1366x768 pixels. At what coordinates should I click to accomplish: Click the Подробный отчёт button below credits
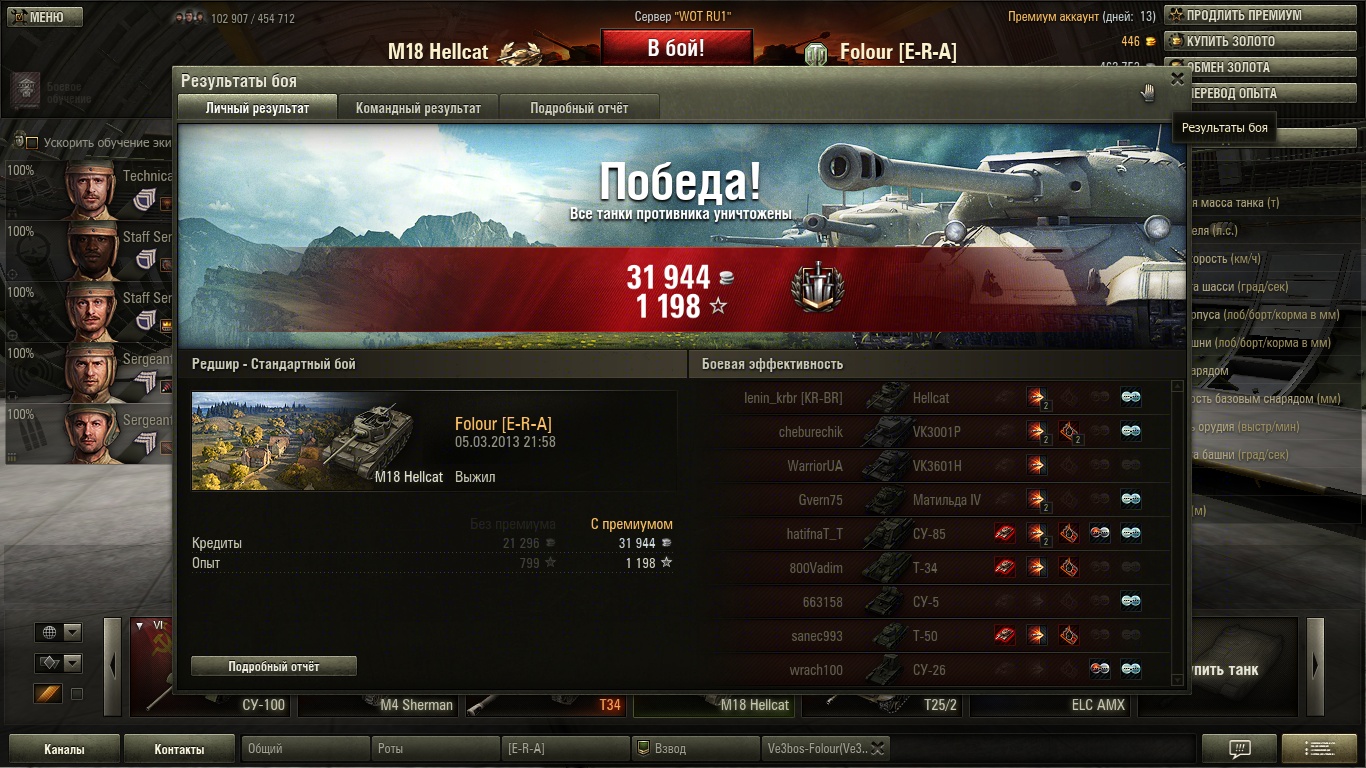point(274,666)
